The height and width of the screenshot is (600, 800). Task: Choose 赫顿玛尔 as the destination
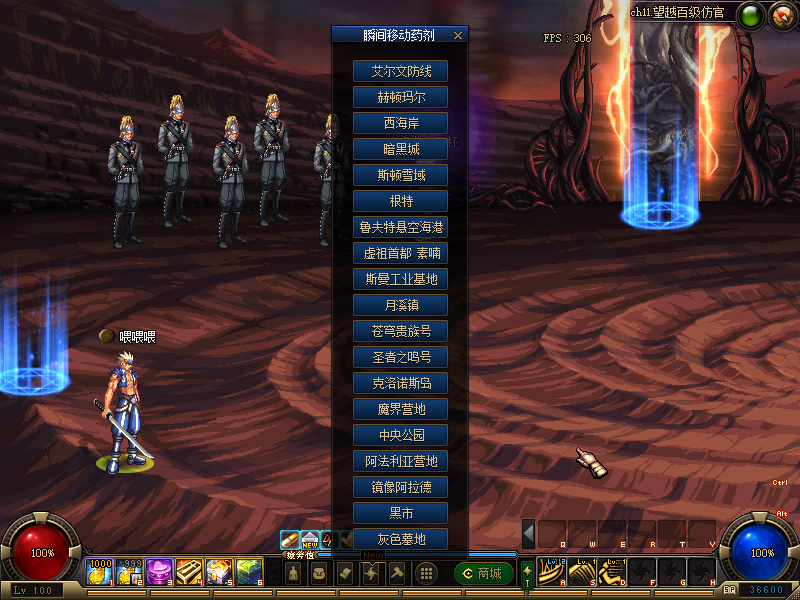click(400, 97)
